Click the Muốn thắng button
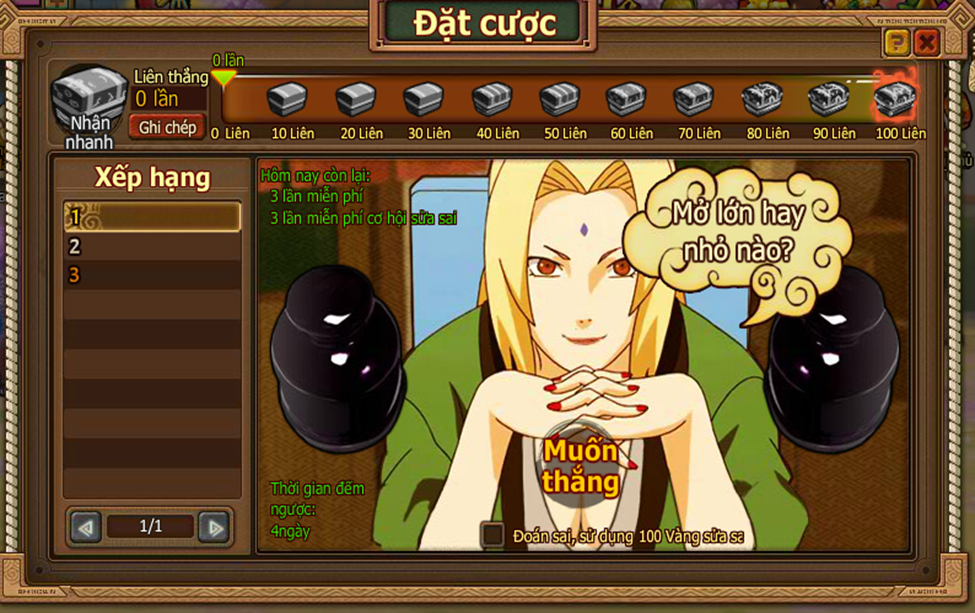975x613 pixels. pos(581,466)
